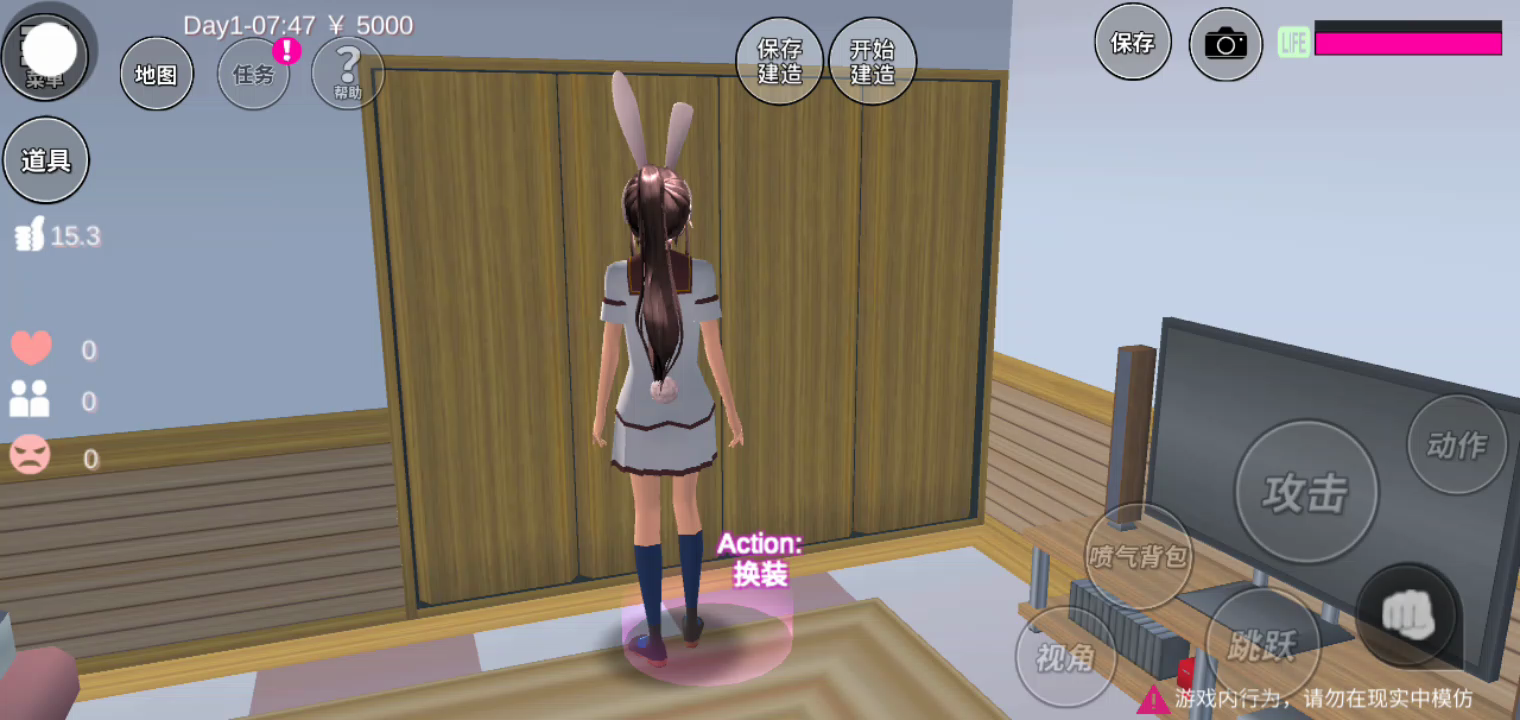1520x720 pixels.
Task: Open the 动作 actions button
Action: tap(1456, 445)
